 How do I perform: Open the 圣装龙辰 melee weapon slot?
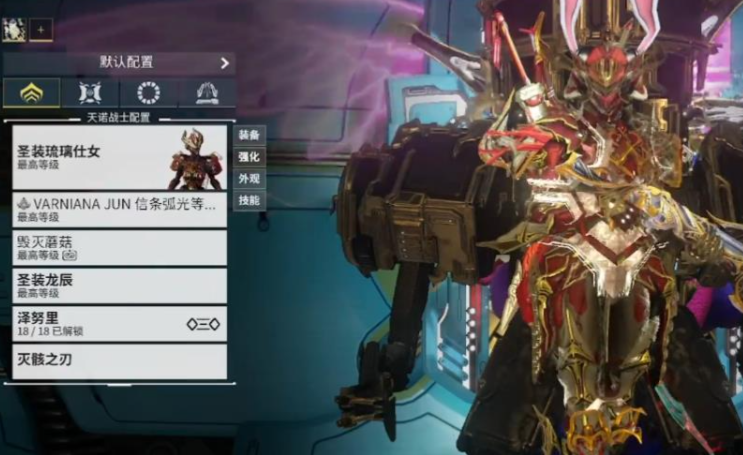coord(119,285)
